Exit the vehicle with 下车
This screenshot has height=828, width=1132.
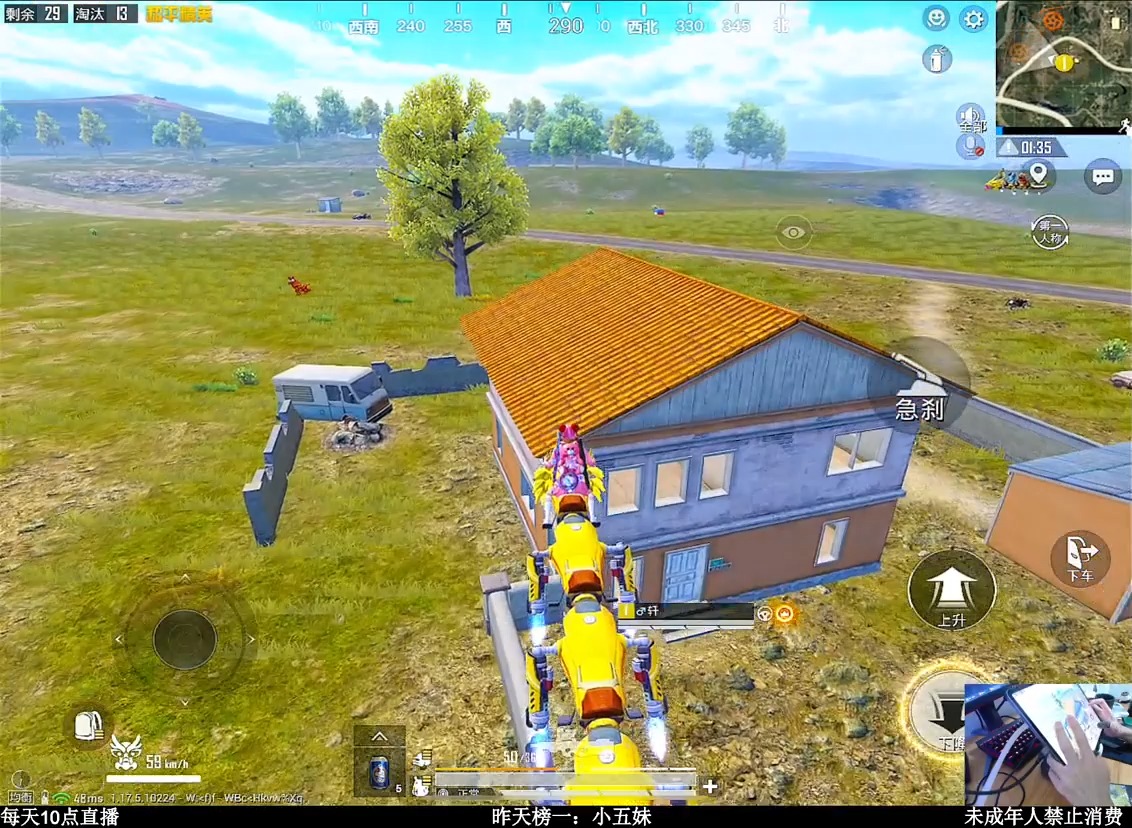click(1080, 558)
